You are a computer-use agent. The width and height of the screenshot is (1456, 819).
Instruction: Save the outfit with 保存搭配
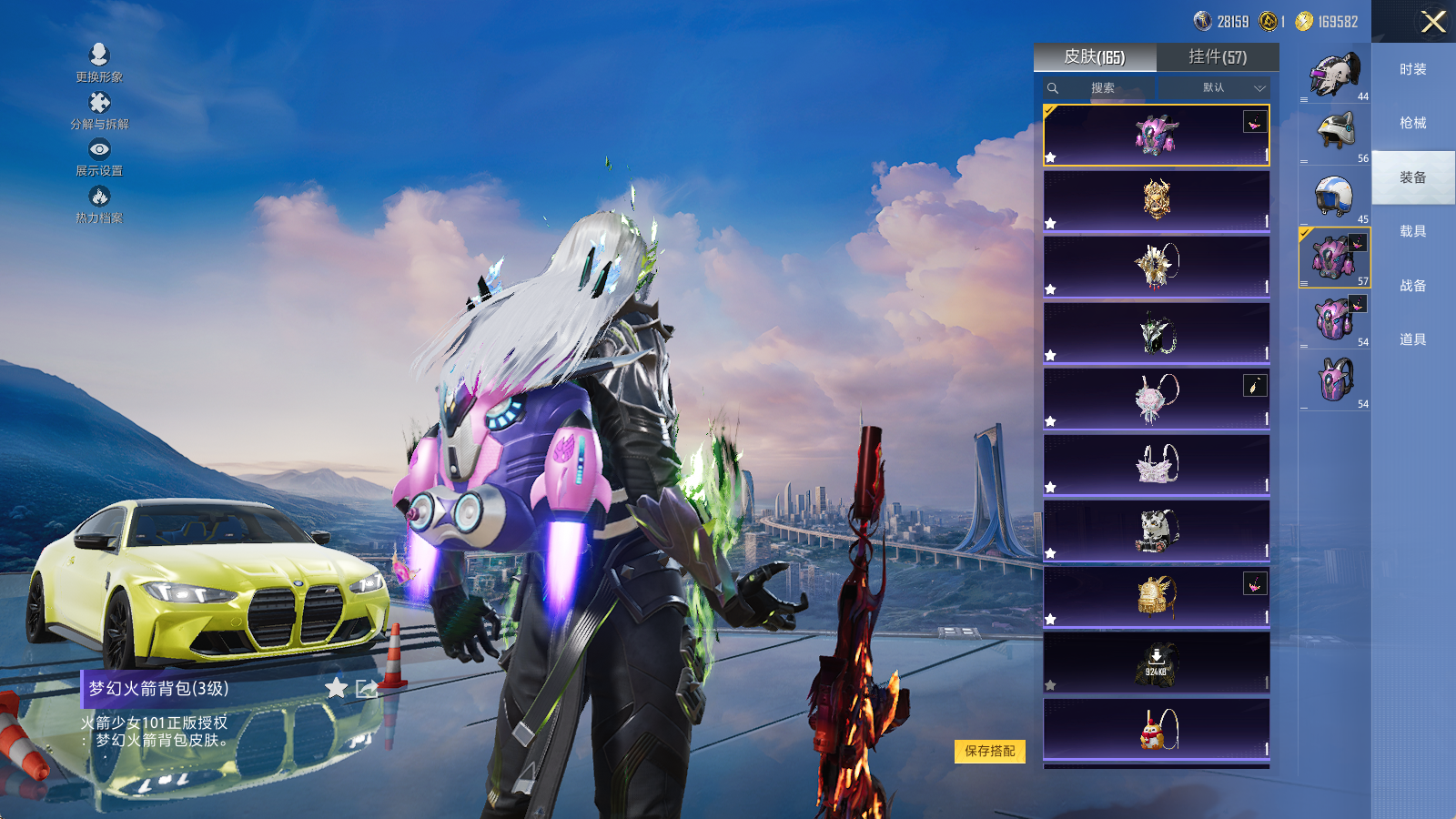click(x=990, y=751)
